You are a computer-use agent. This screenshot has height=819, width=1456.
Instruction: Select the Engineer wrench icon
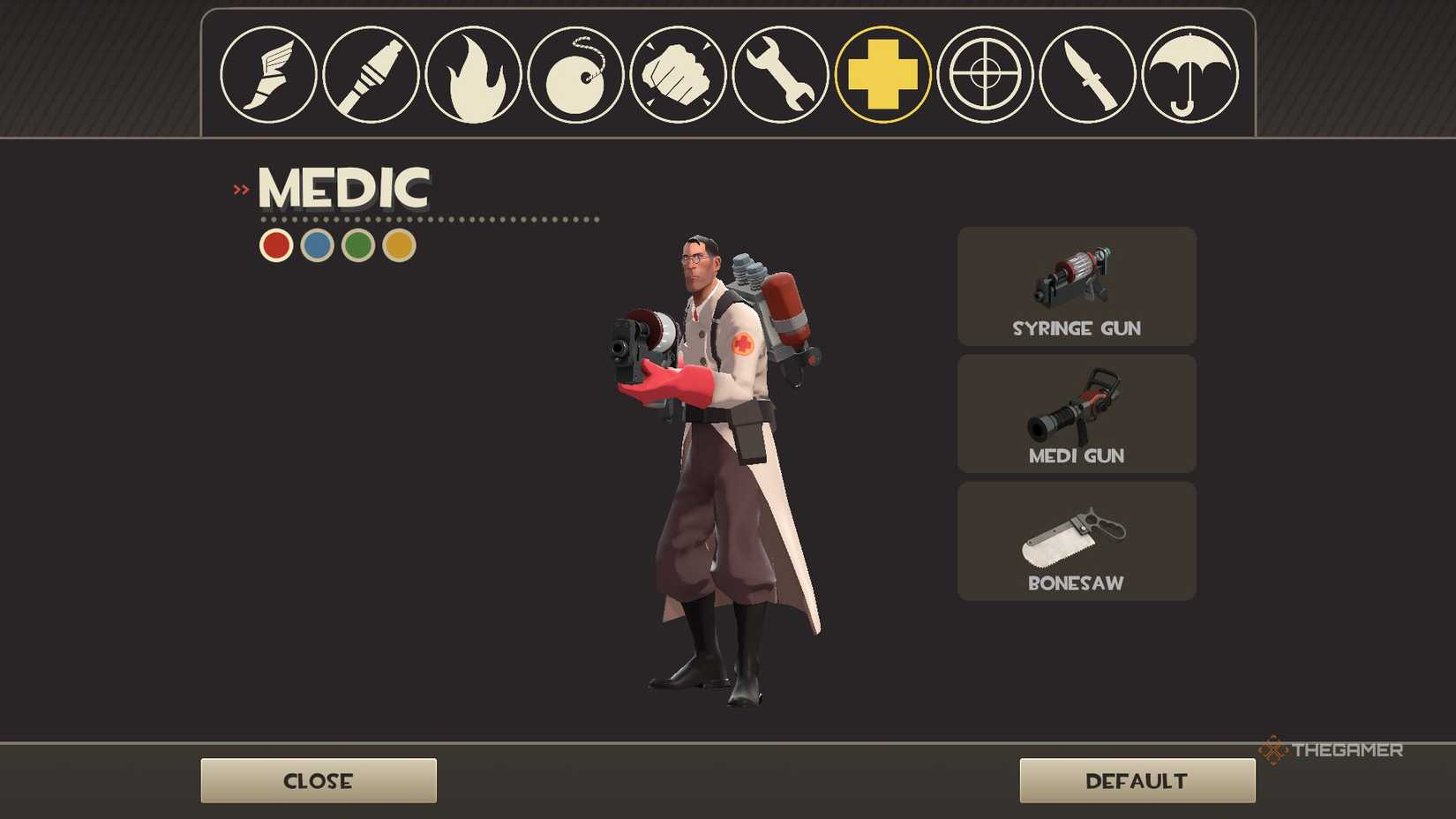[780, 76]
